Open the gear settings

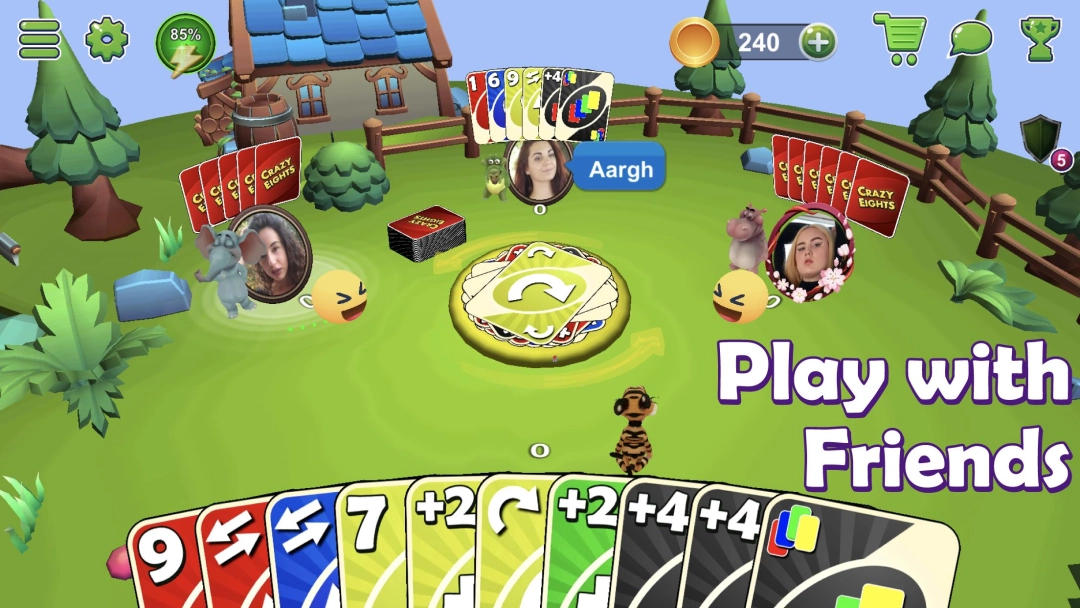107,40
